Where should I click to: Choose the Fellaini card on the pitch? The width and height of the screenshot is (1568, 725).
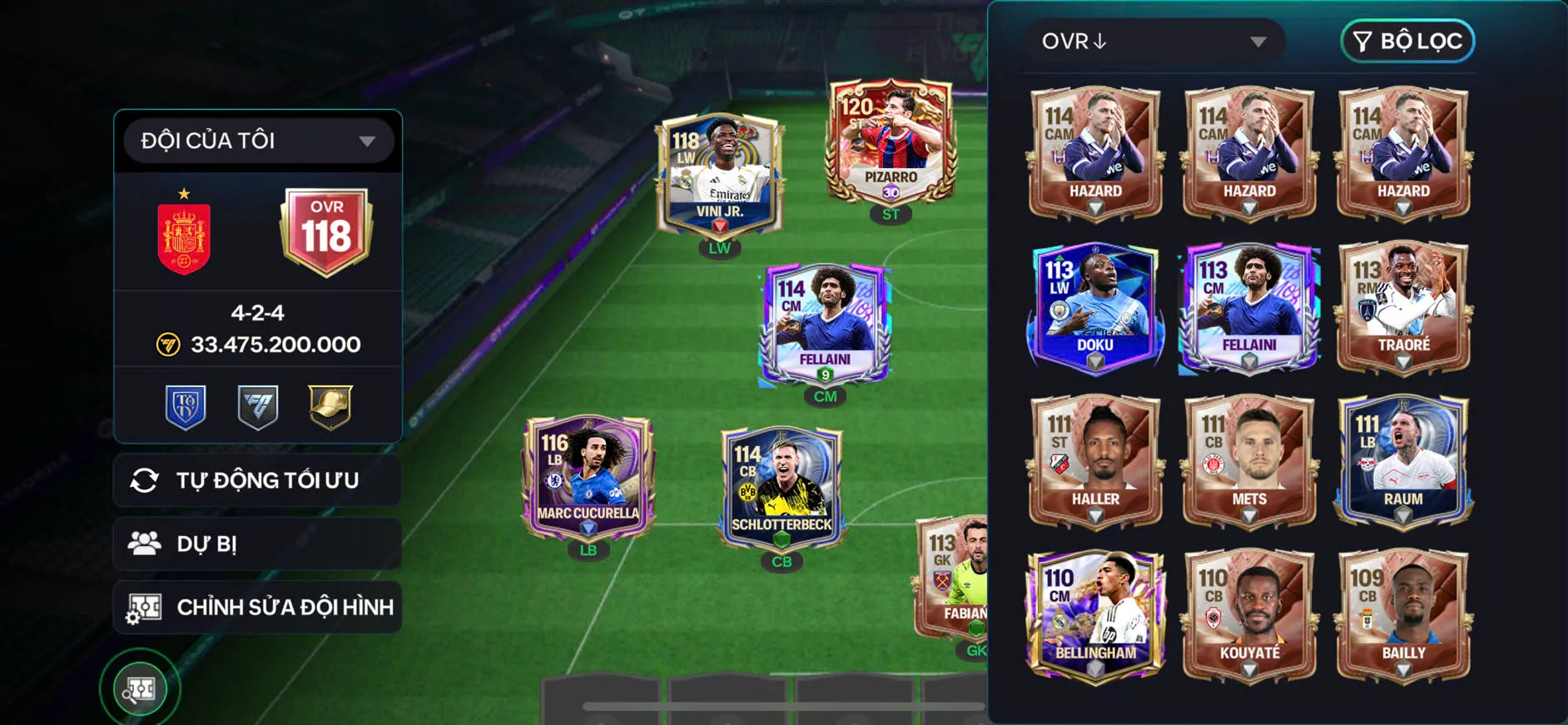(825, 326)
